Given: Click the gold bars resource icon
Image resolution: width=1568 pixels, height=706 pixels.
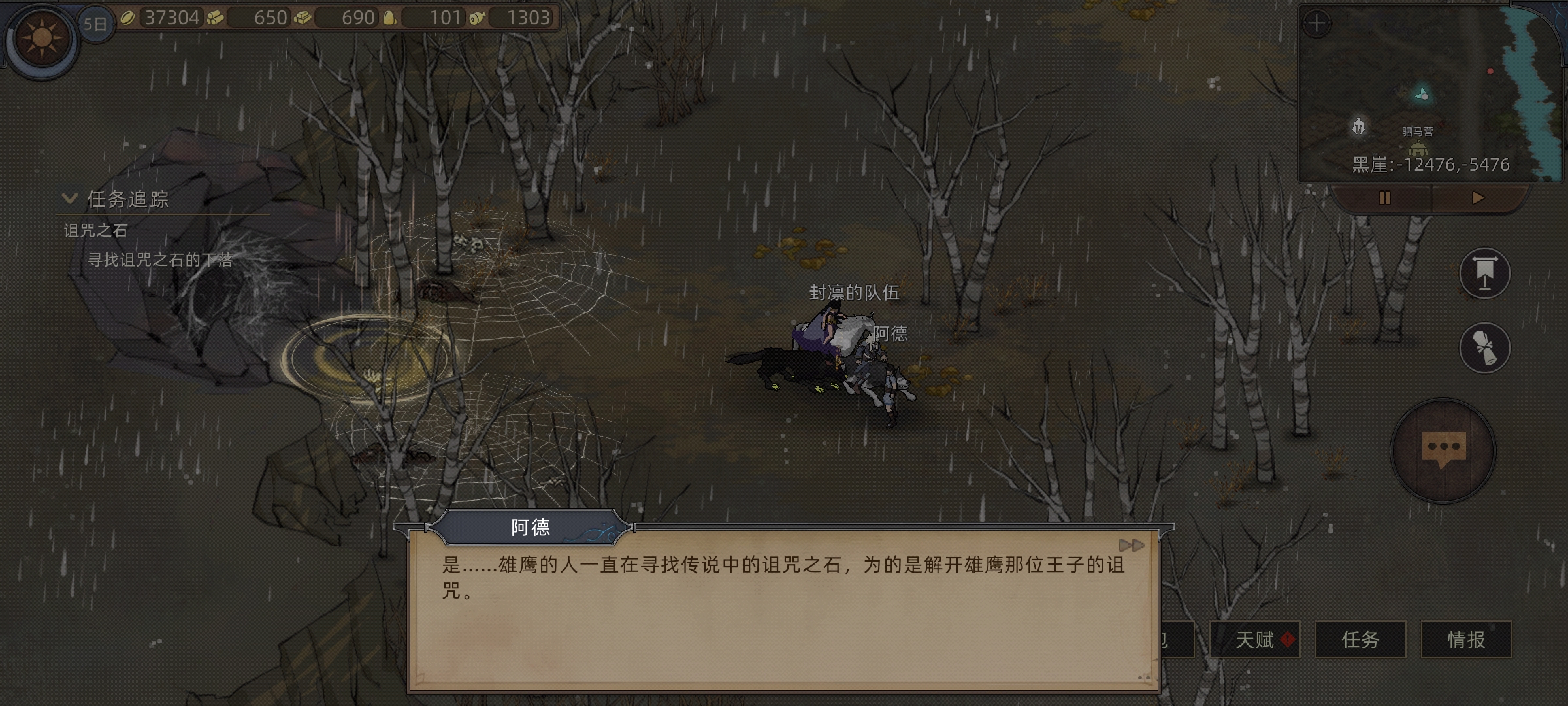Looking at the screenshot, I should tap(303, 18).
